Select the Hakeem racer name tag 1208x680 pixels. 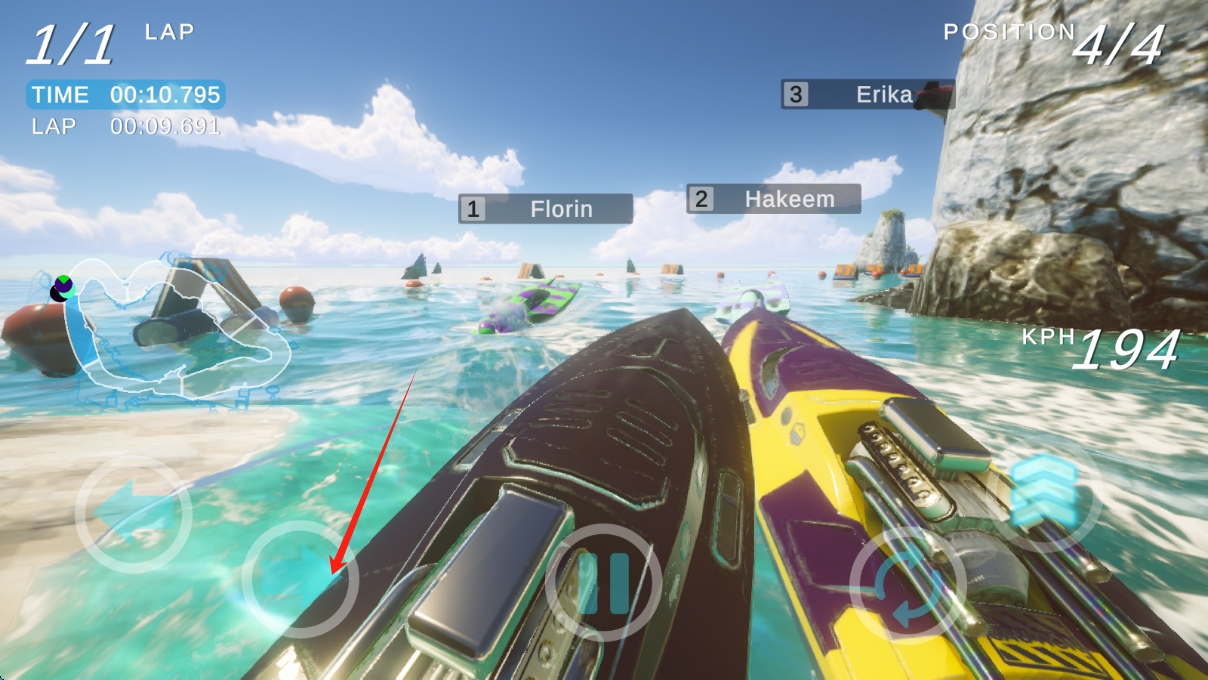773,199
